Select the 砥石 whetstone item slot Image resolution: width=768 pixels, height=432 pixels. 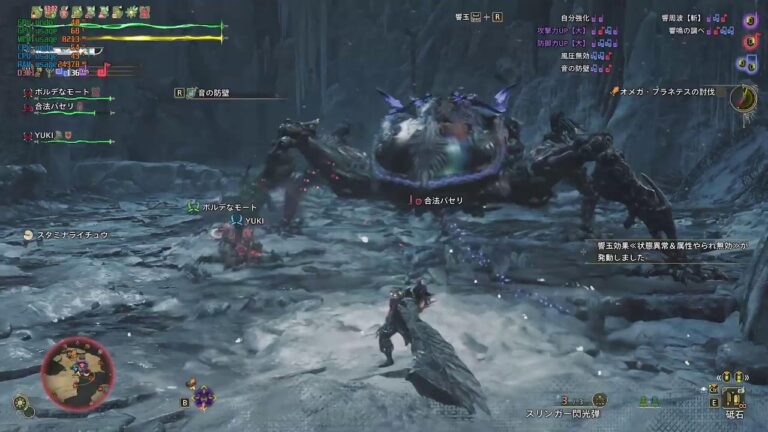(x=734, y=395)
